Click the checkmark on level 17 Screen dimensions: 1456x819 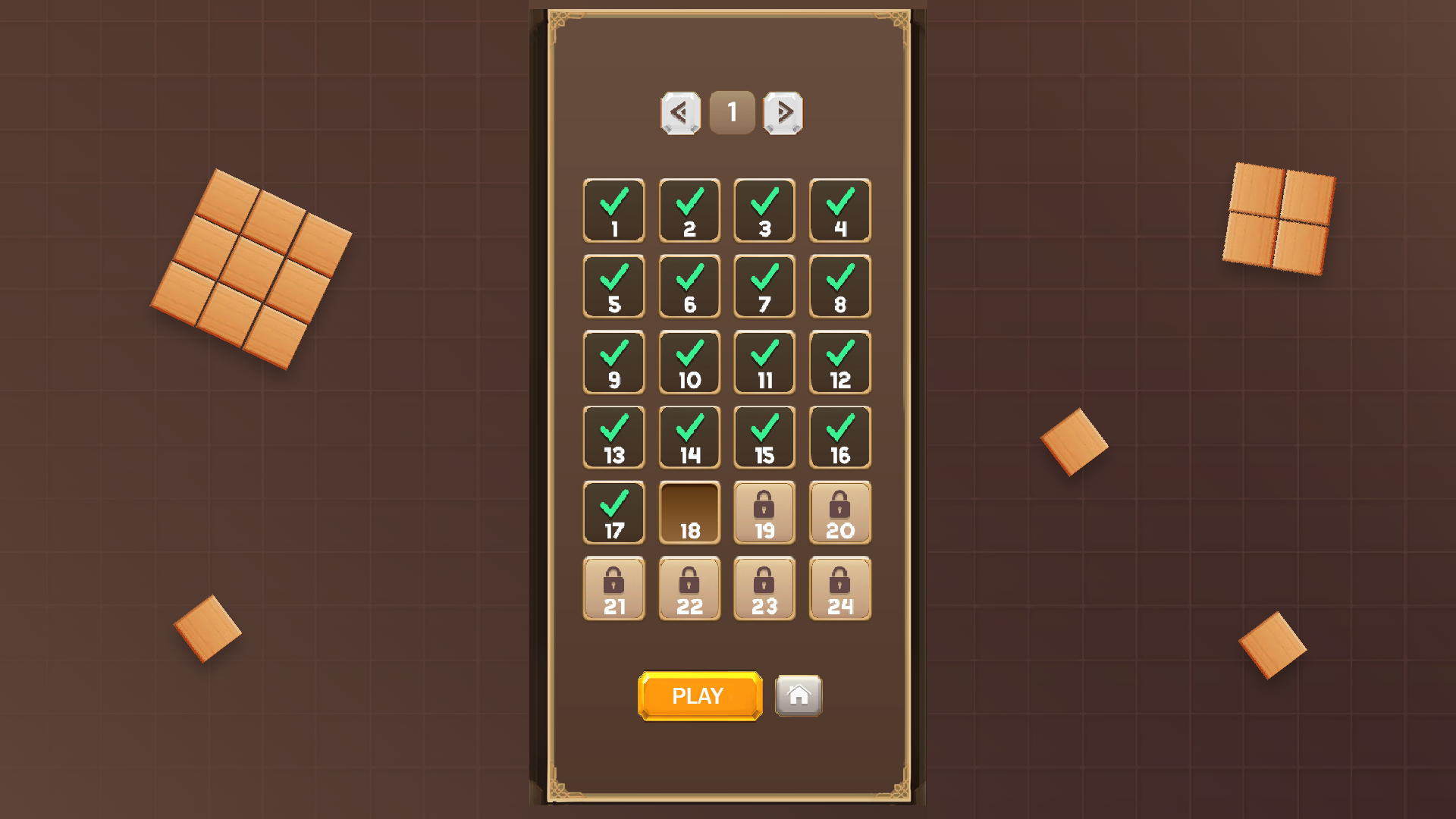tap(613, 504)
